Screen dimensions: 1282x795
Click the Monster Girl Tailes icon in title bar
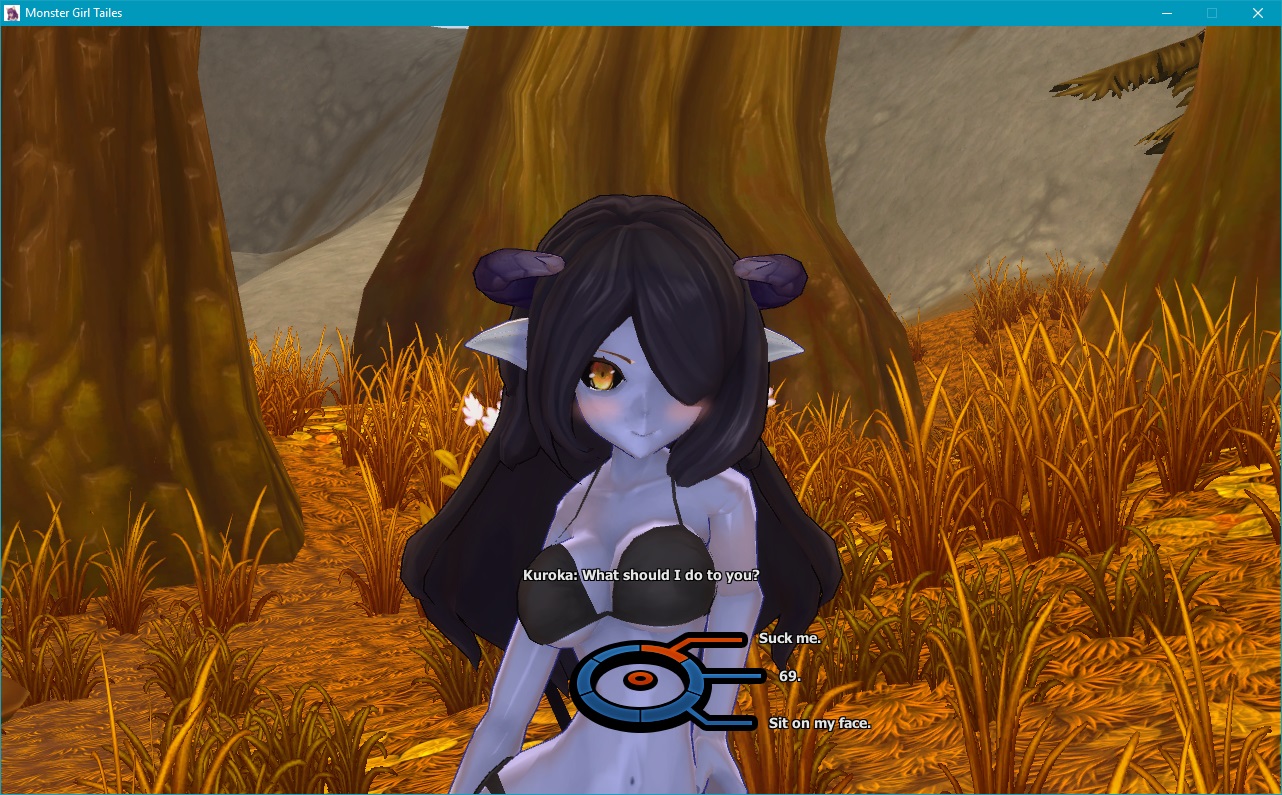pyautogui.click(x=11, y=13)
